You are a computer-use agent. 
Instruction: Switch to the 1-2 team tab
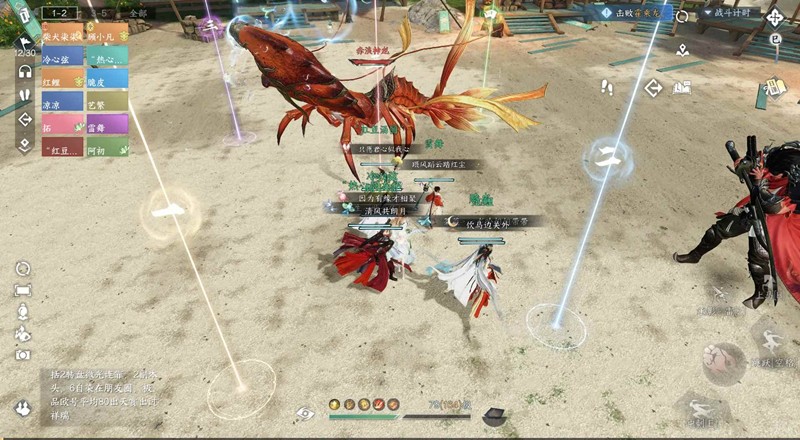58,13
